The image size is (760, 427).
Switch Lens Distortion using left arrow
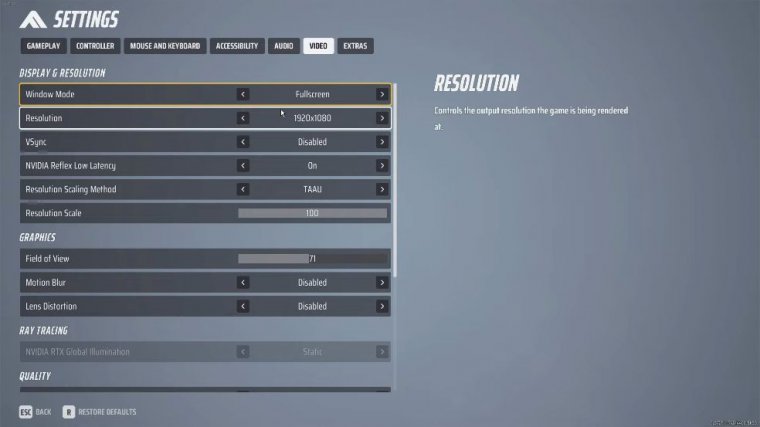[243, 306]
